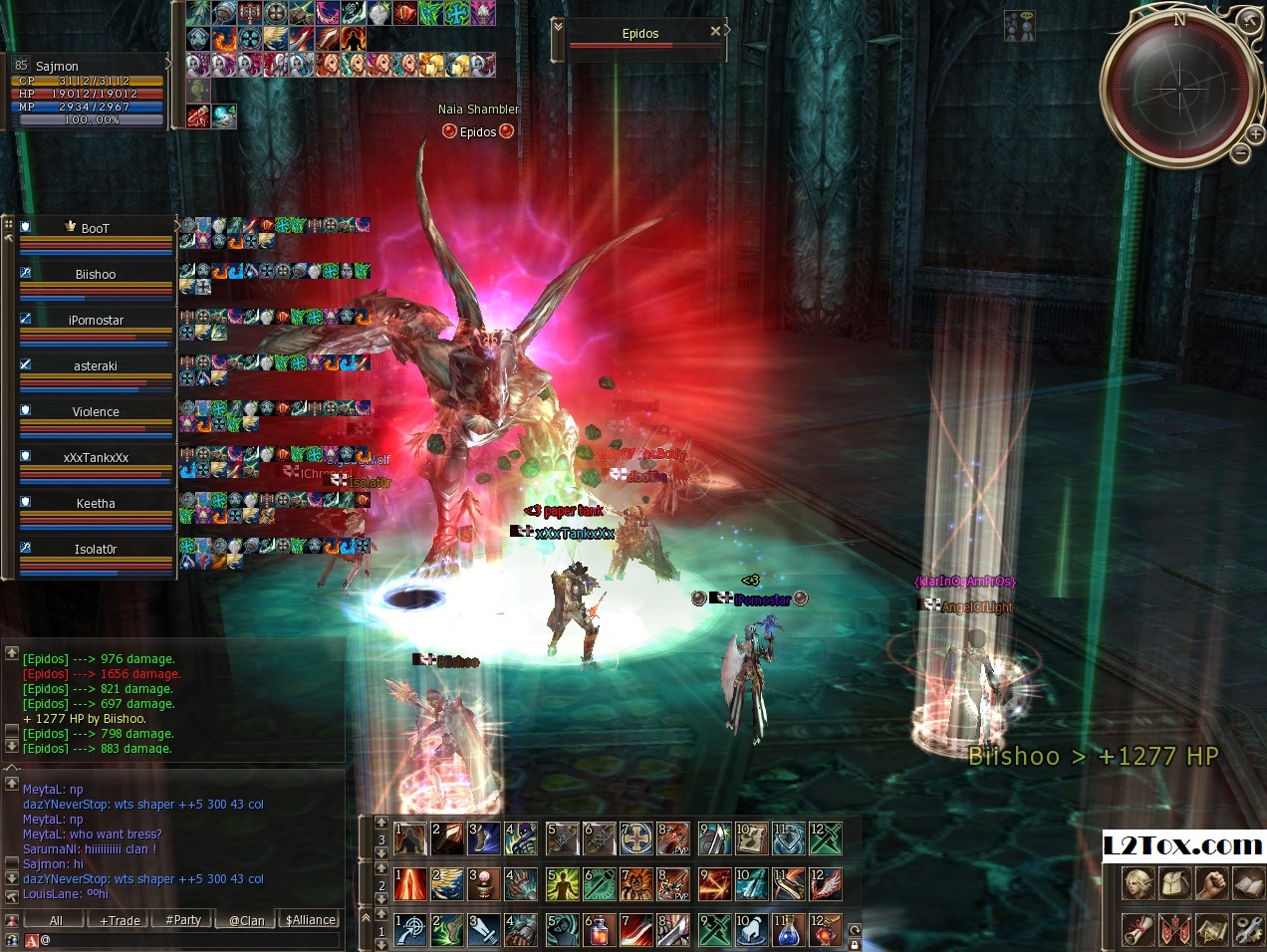Open the map scroll icon

(1211, 929)
